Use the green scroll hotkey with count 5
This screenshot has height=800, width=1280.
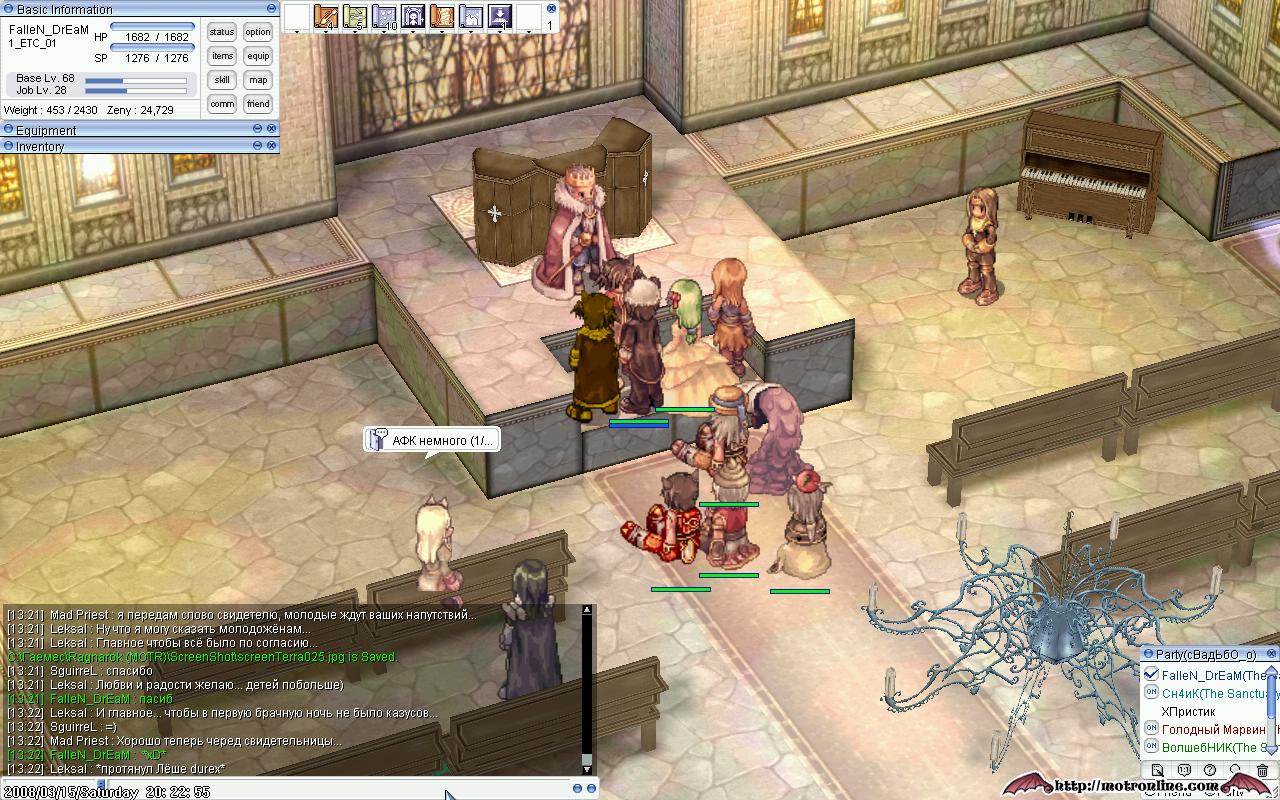[x=355, y=17]
